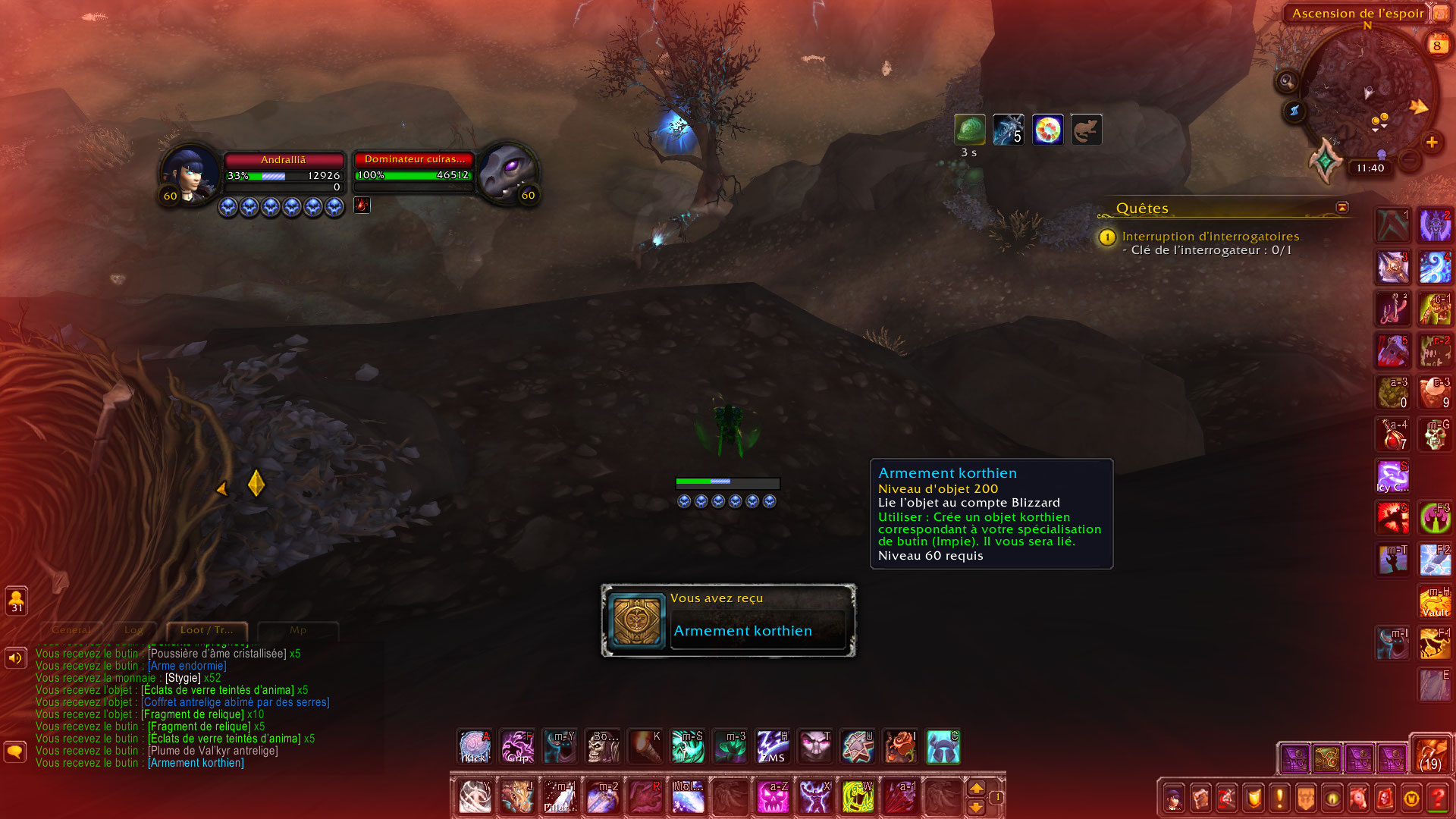This screenshot has width=1456, height=819.
Task: Mute game sound with the speaker toggle
Action: (15, 657)
